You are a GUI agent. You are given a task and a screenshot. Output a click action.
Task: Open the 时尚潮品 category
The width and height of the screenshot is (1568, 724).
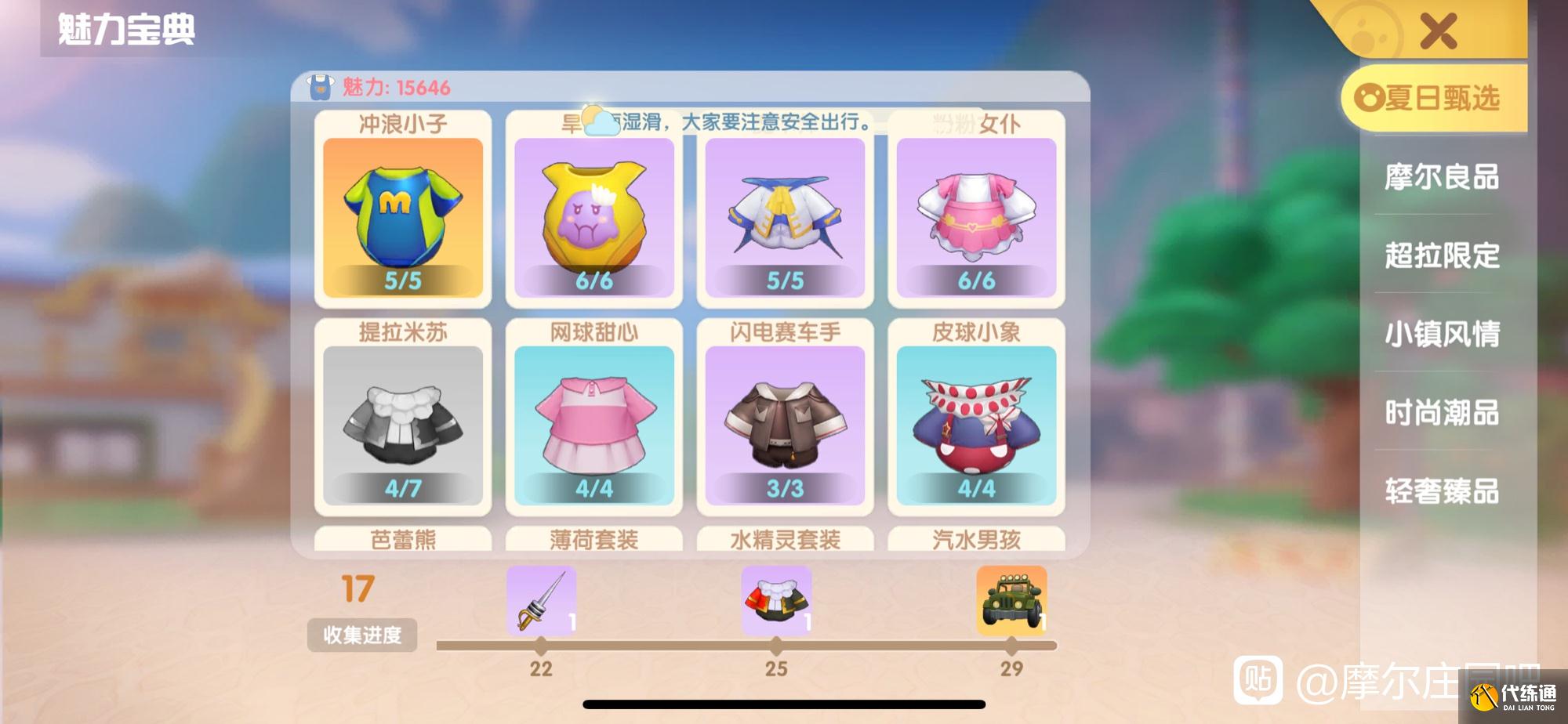1441,414
